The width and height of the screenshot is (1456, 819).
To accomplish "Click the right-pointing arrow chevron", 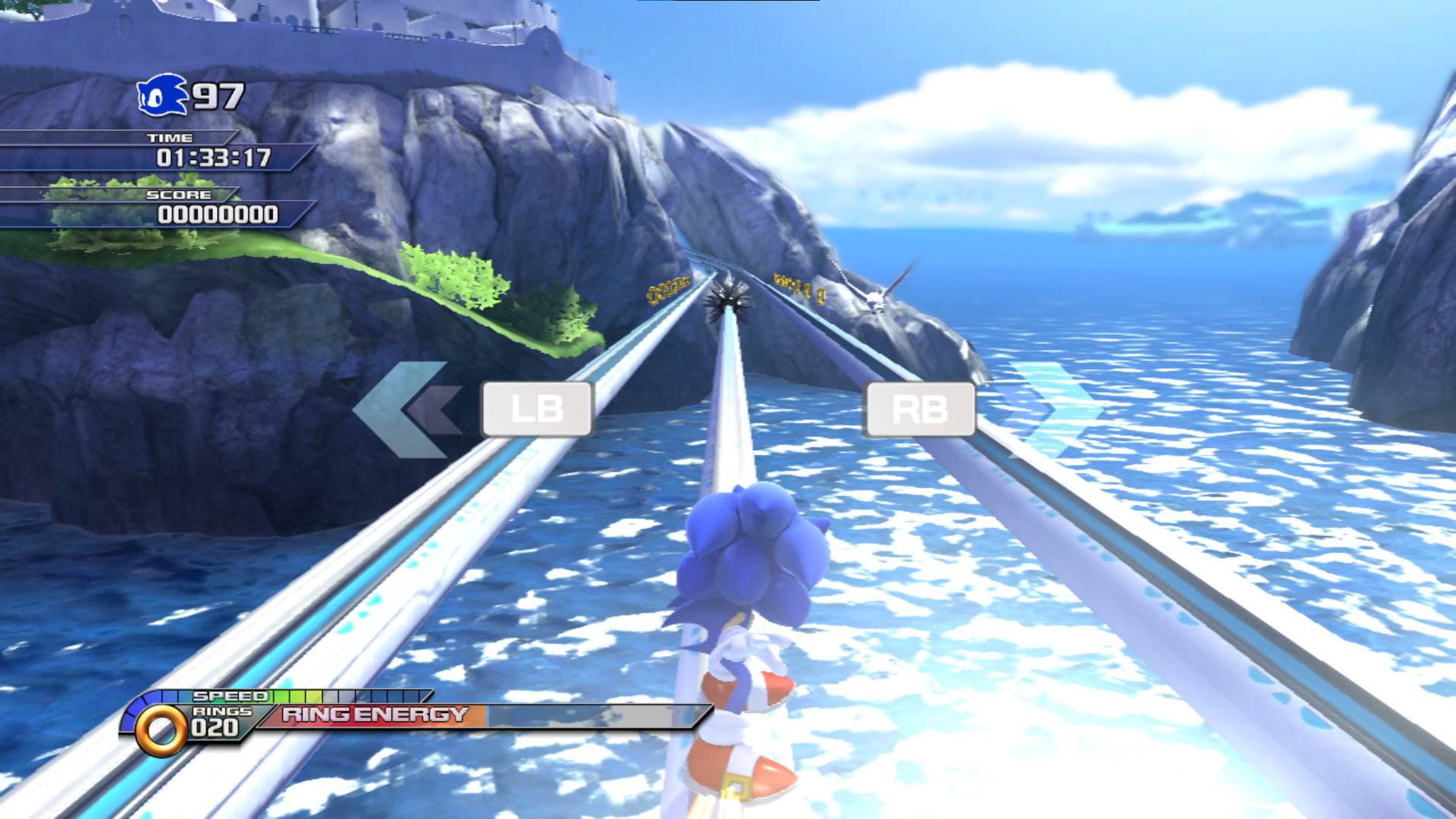I will tap(1054, 409).
